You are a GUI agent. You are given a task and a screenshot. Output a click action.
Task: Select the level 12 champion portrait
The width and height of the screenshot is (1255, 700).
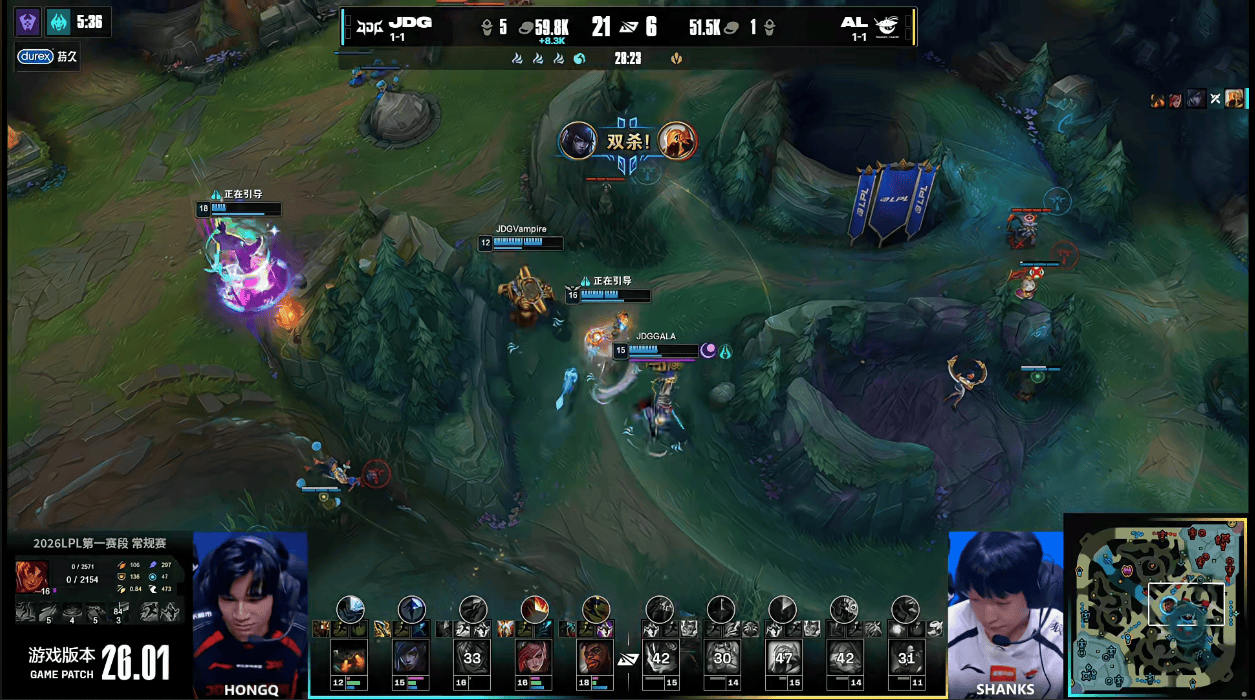(349, 658)
